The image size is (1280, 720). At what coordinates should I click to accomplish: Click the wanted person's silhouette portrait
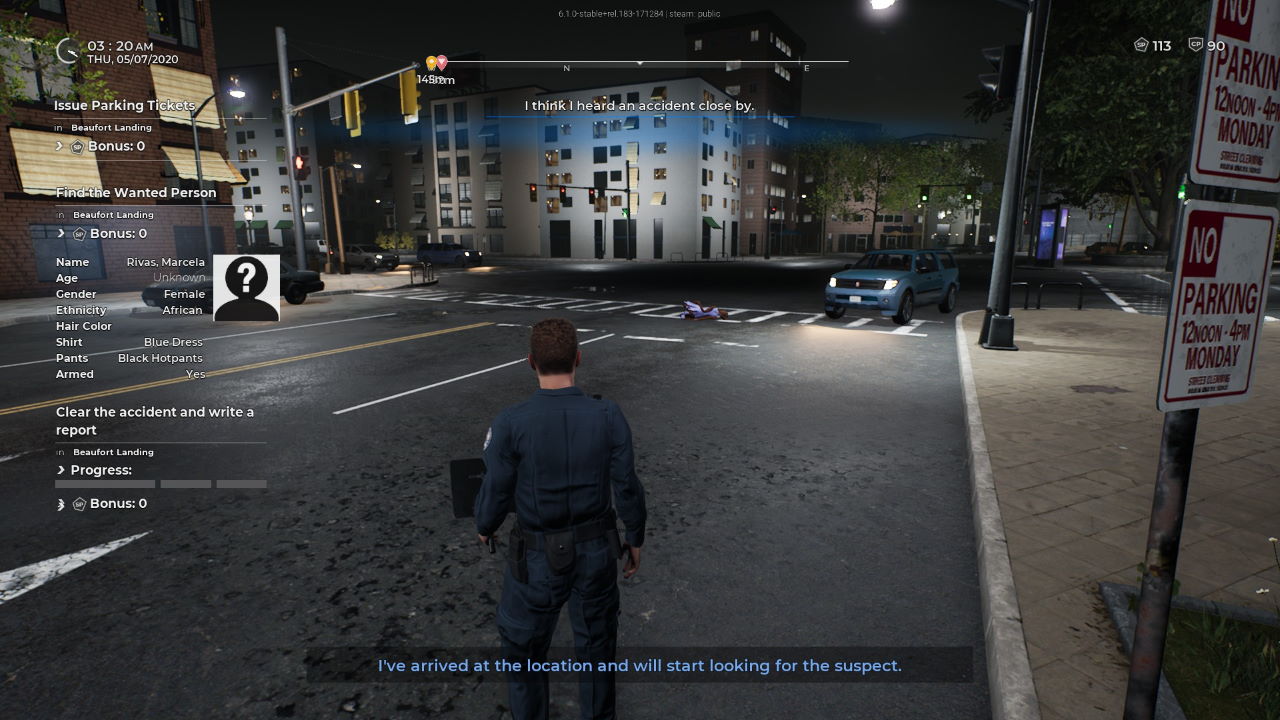[x=246, y=288]
